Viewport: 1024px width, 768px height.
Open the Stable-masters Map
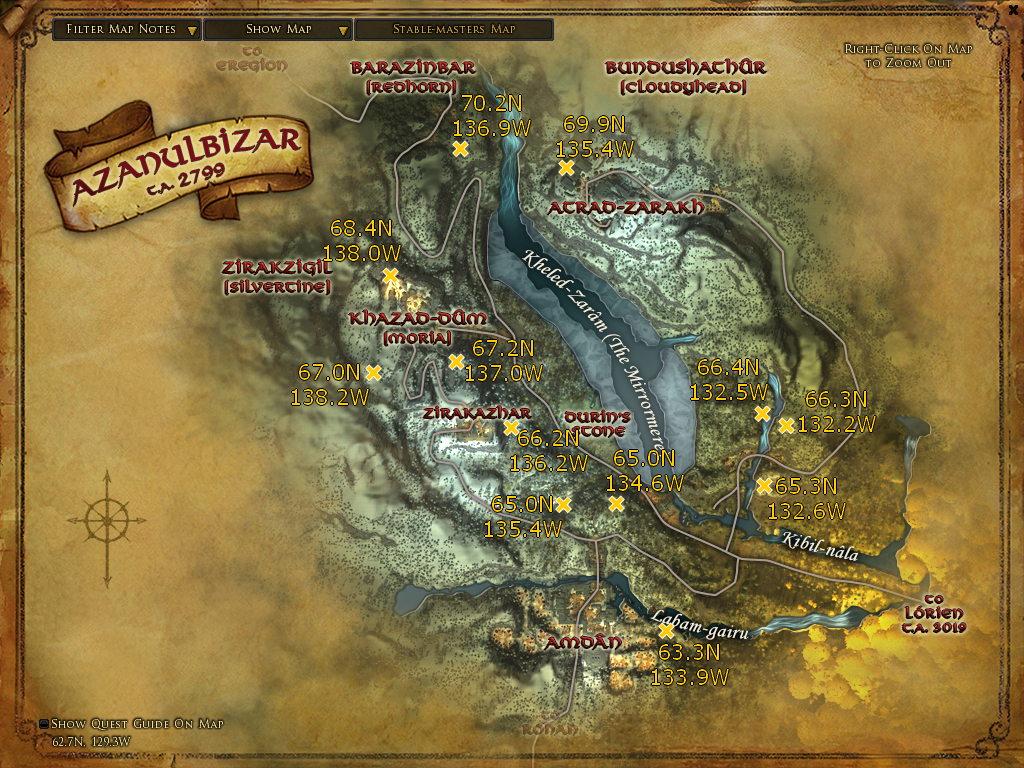[x=454, y=29]
